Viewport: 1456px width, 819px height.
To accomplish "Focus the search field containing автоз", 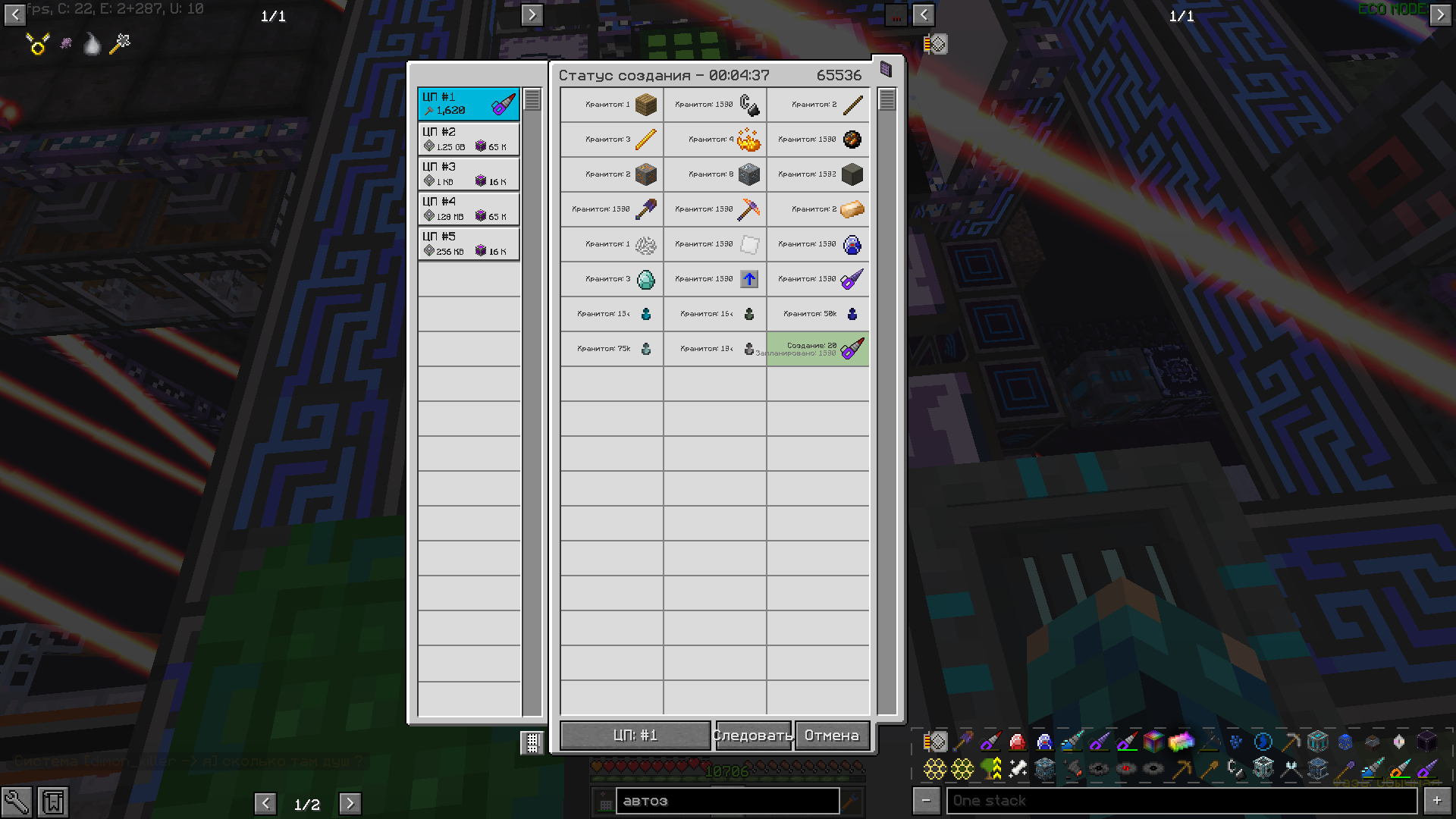I will pyautogui.click(x=726, y=801).
